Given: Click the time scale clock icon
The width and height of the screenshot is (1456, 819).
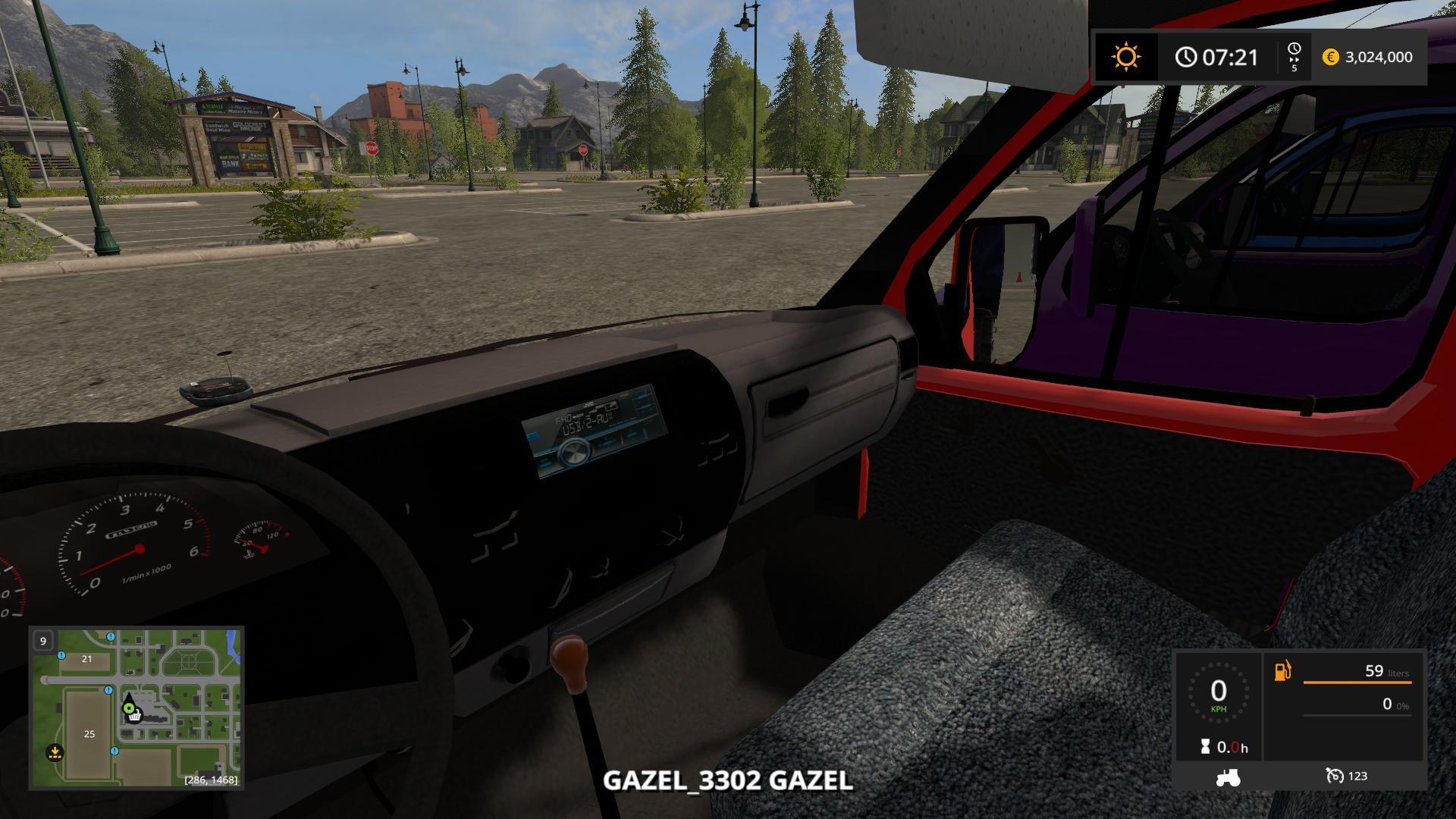Looking at the screenshot, I should click(1294, 49).
